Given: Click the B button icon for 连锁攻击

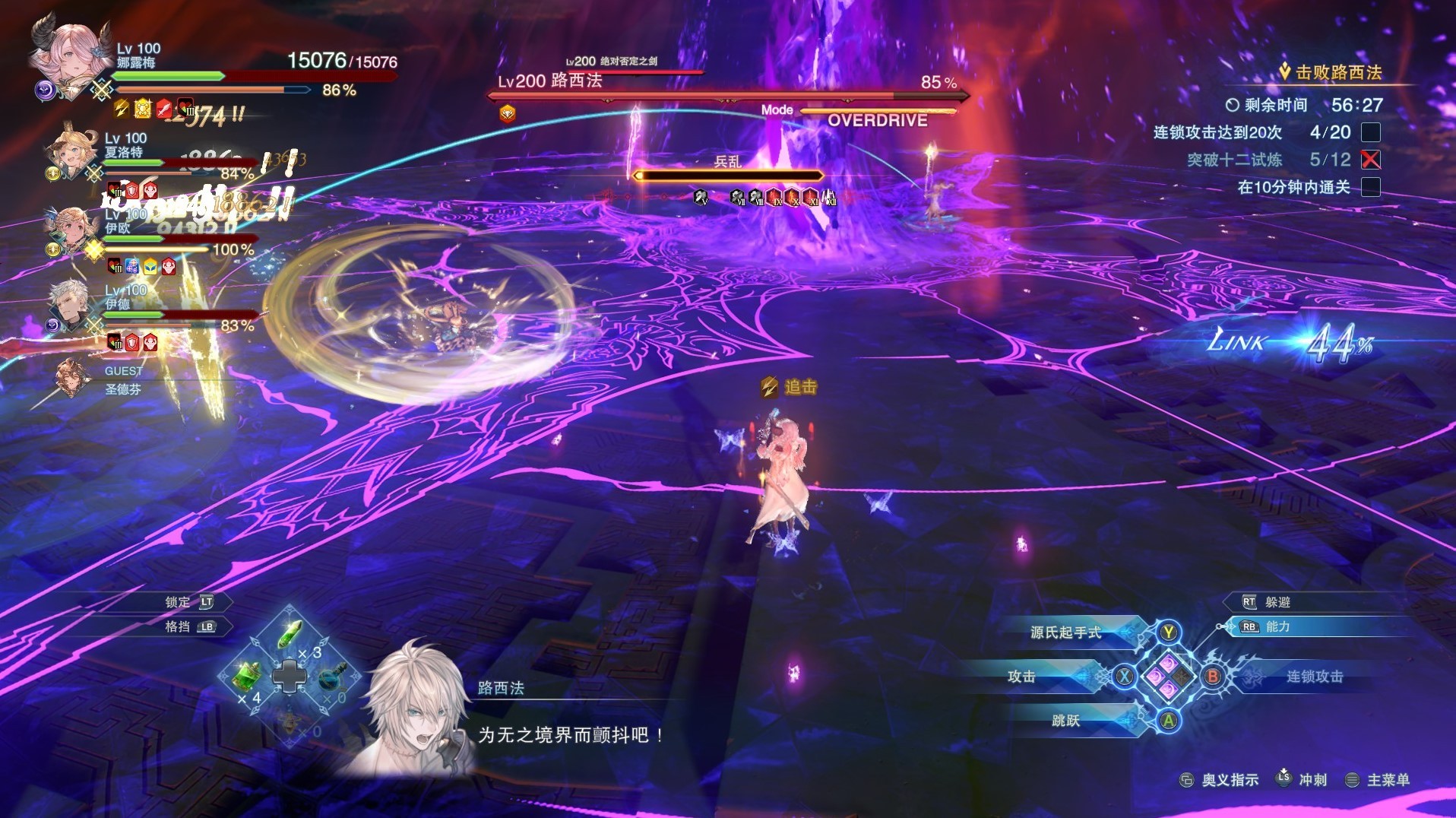Looking at the screenshot, I should click(1213, 677).
